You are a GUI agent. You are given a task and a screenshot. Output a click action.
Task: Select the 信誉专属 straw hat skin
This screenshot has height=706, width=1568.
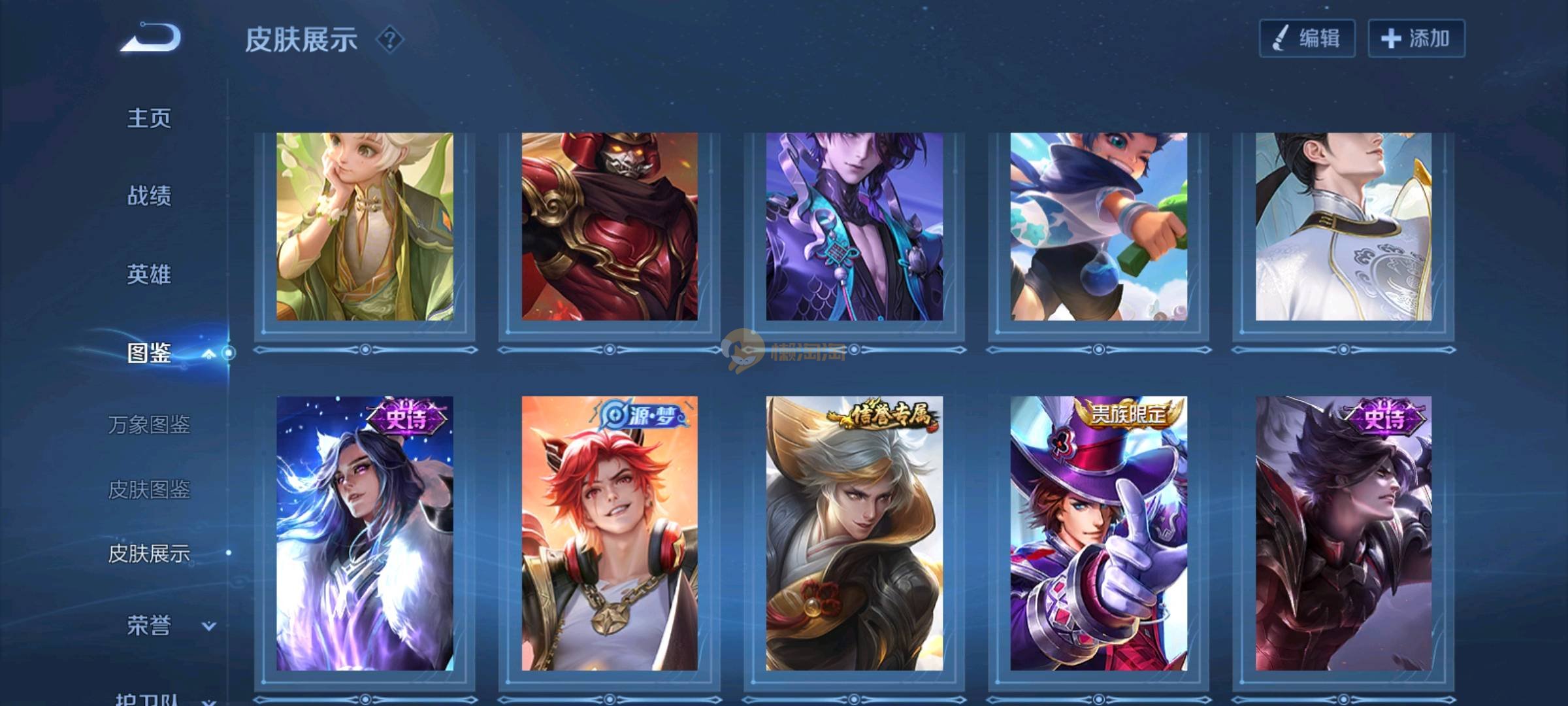click(x=854, y=533)
